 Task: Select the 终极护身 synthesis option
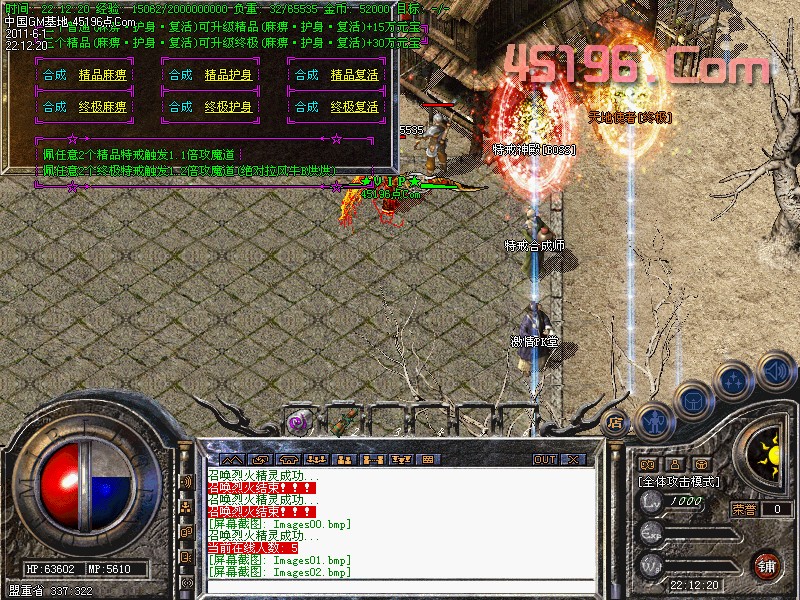pyautogui.click(x=229, y=107)
